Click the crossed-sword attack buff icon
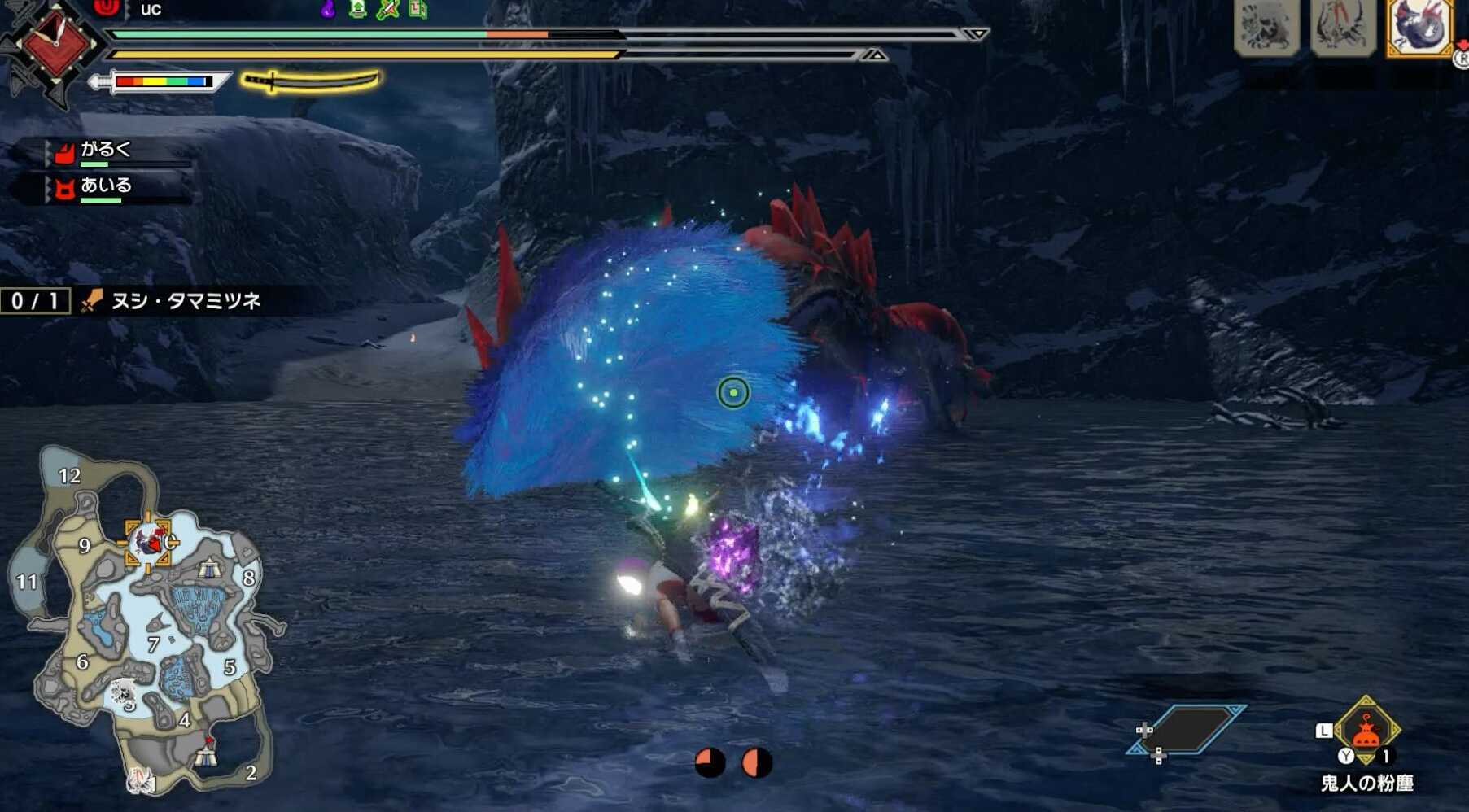 pos(387,11)
